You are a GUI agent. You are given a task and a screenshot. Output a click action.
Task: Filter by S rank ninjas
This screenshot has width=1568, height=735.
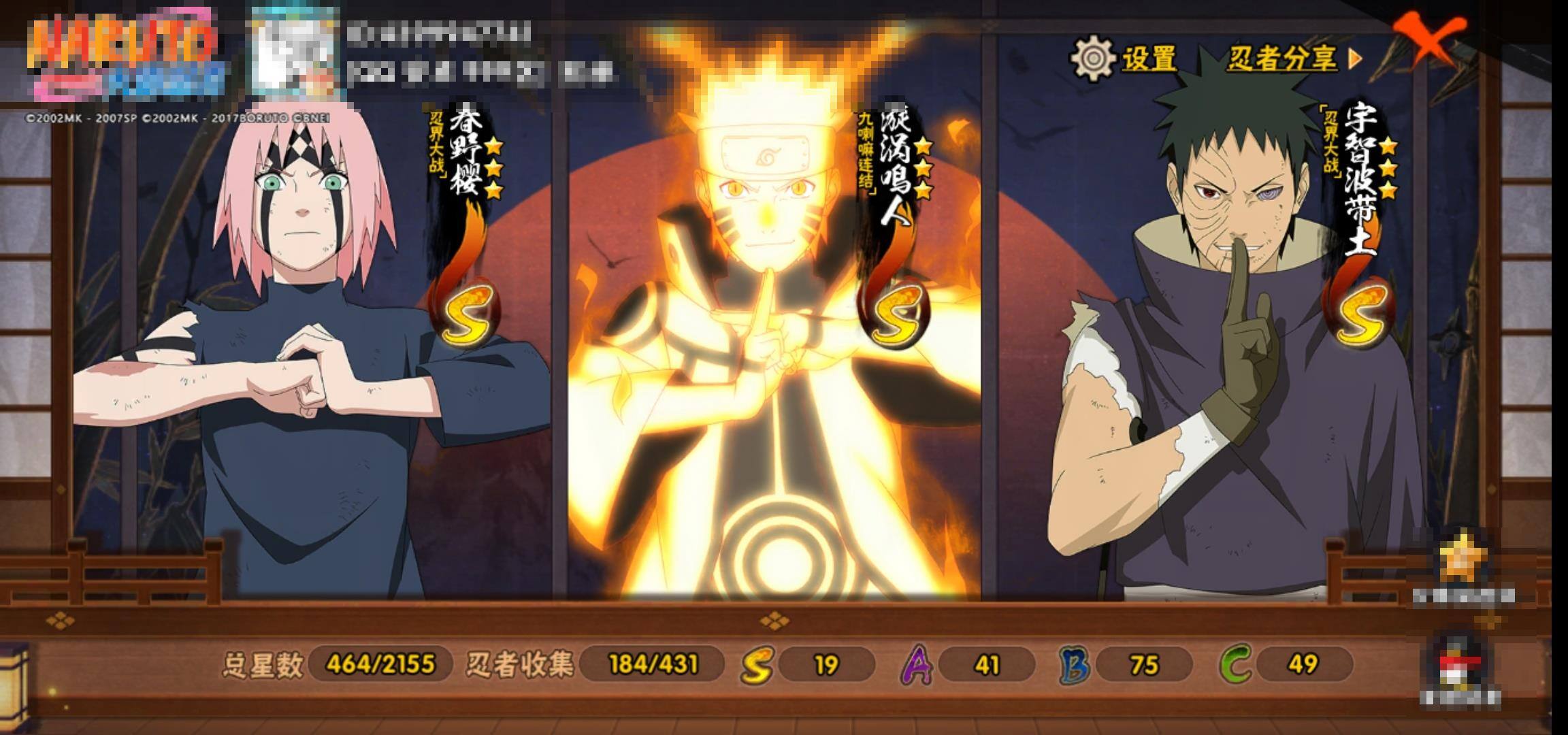(x=757, y=664)
